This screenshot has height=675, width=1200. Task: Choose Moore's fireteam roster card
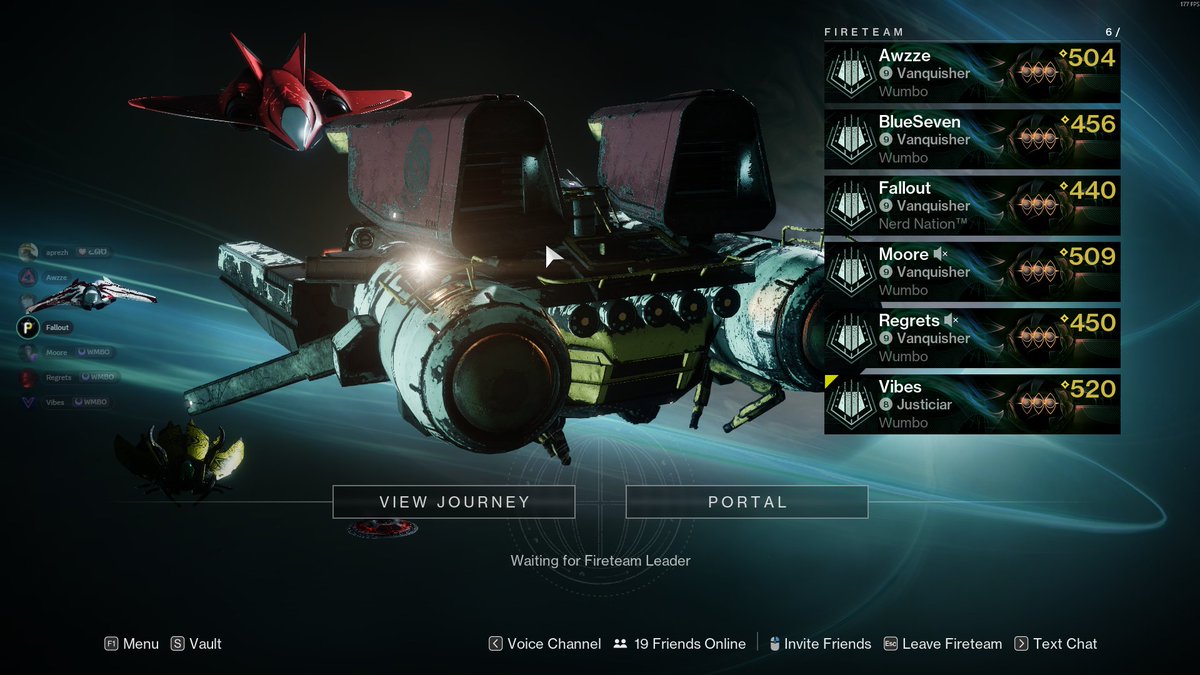(x=971, y=271)
